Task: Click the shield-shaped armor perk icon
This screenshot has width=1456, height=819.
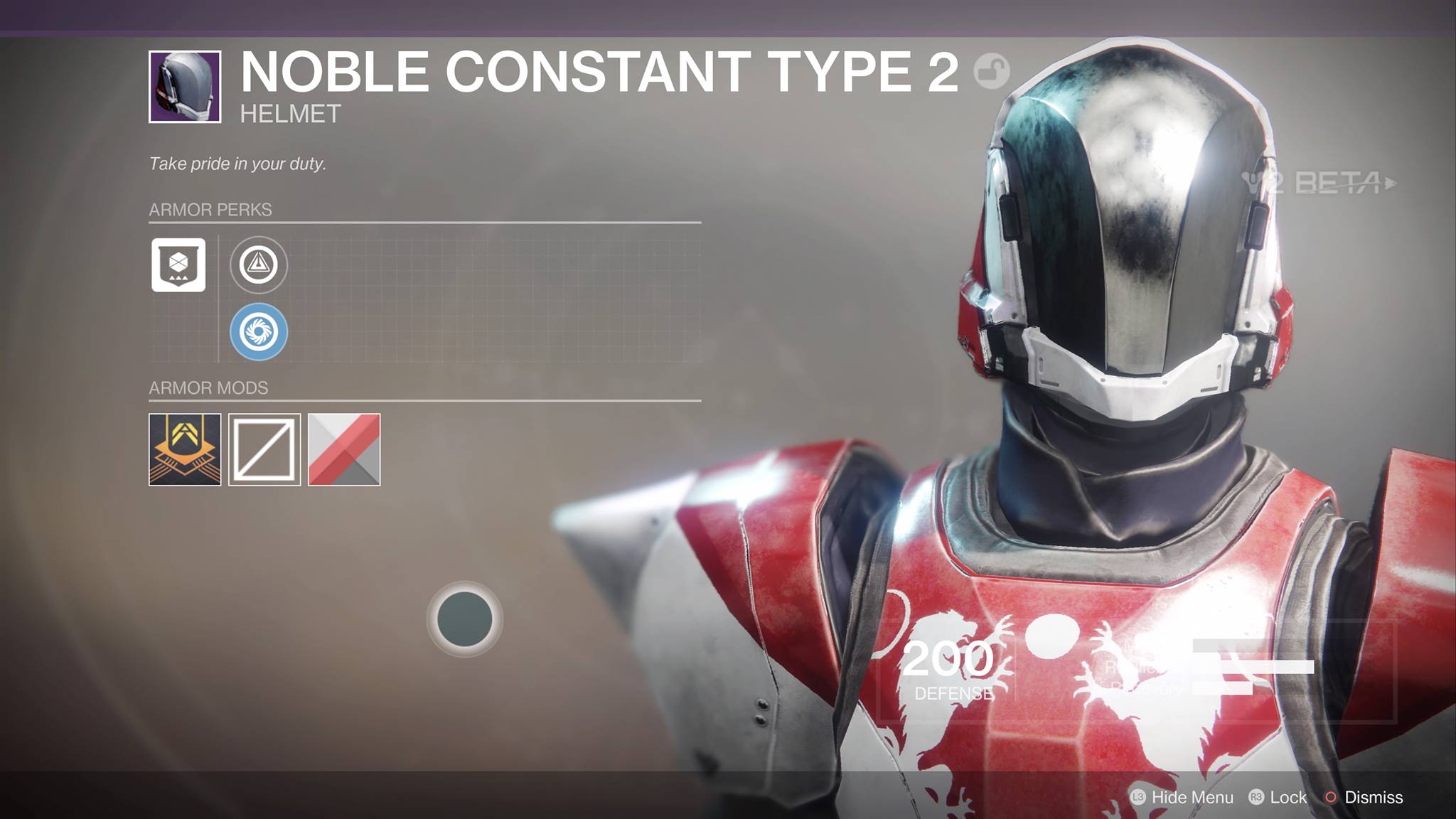Action: click(x=178, y=265)
